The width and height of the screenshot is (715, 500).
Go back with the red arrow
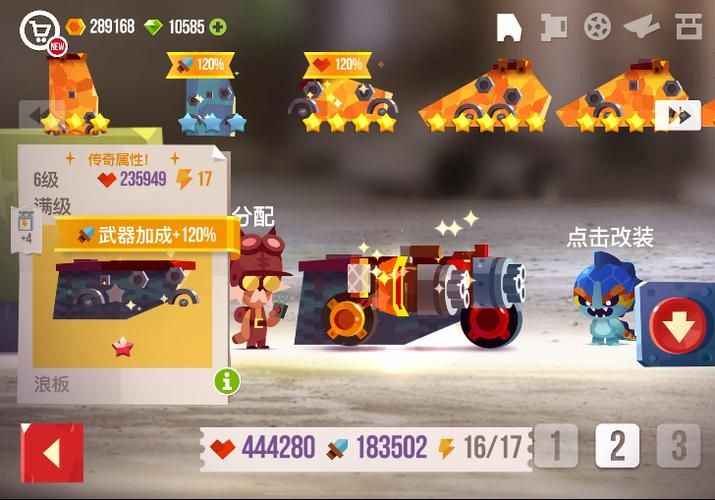(52, 453)
